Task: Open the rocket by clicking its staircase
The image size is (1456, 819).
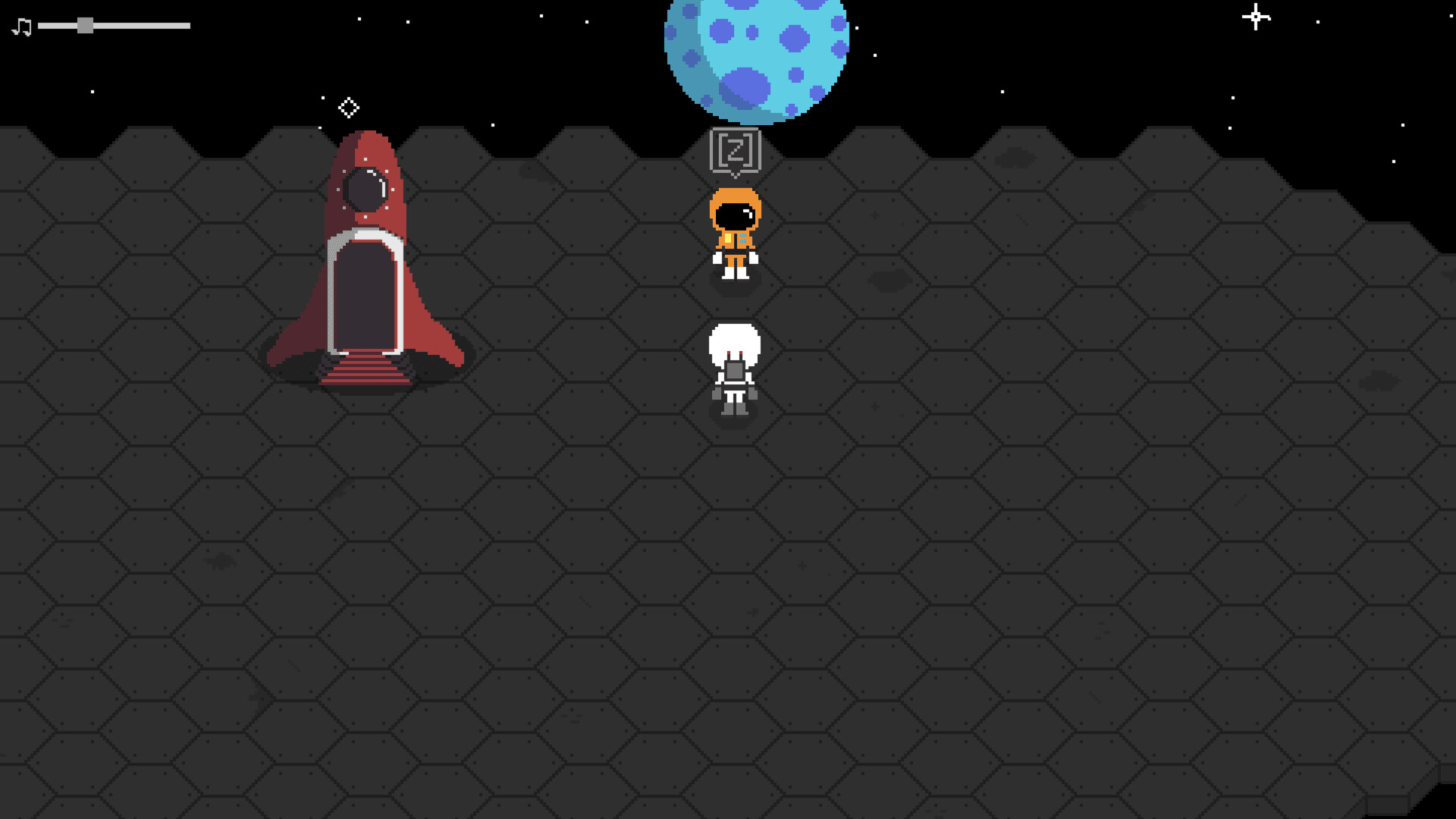Action: coord(365,369)
